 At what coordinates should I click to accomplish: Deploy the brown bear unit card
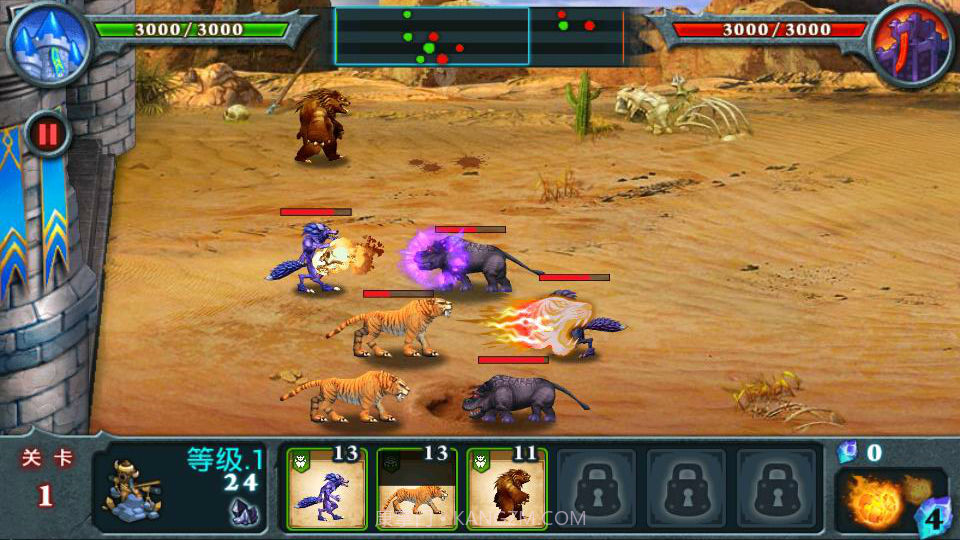pos(506,488)
